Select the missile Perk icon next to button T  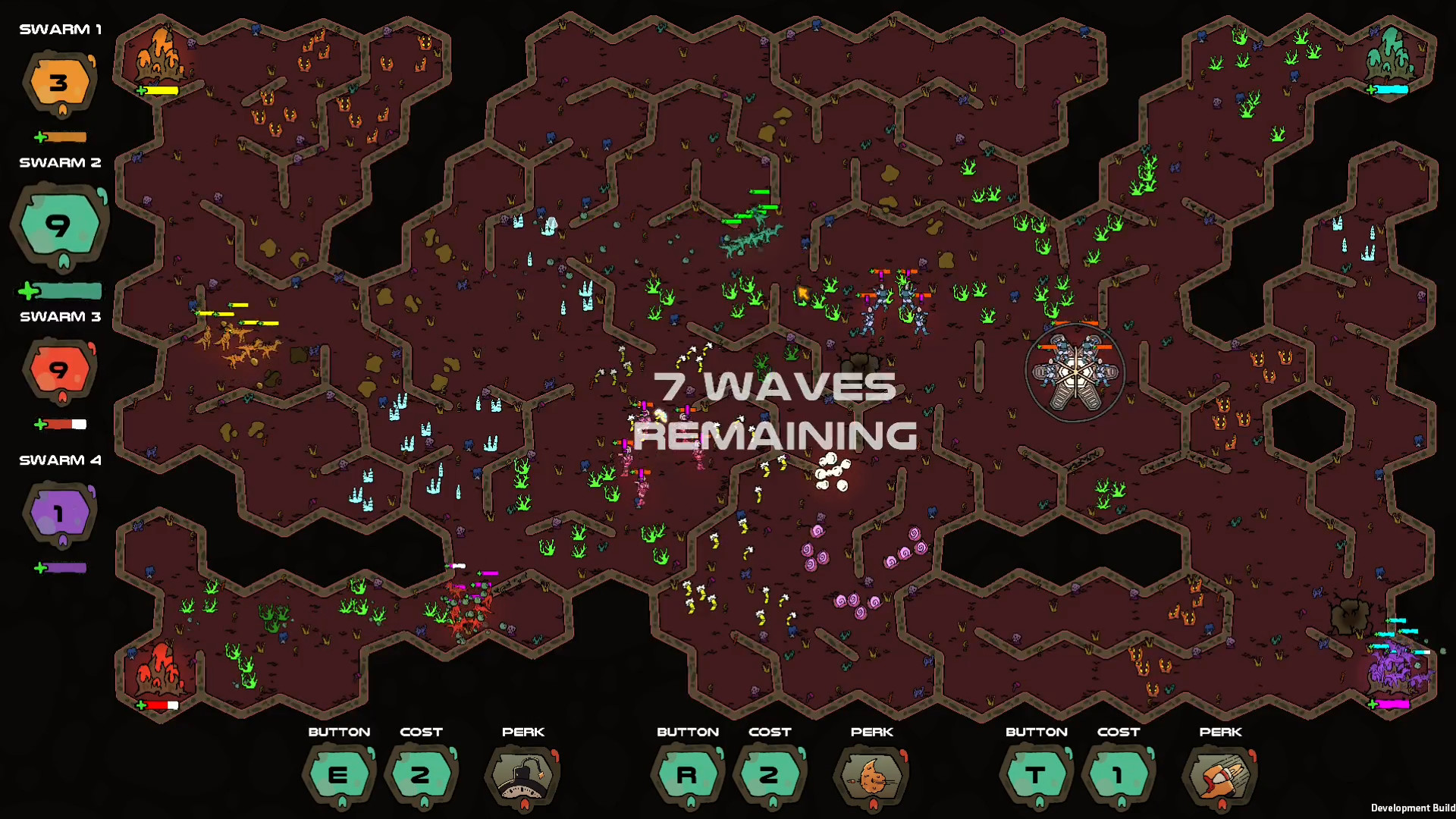[x=1219, y=775]
